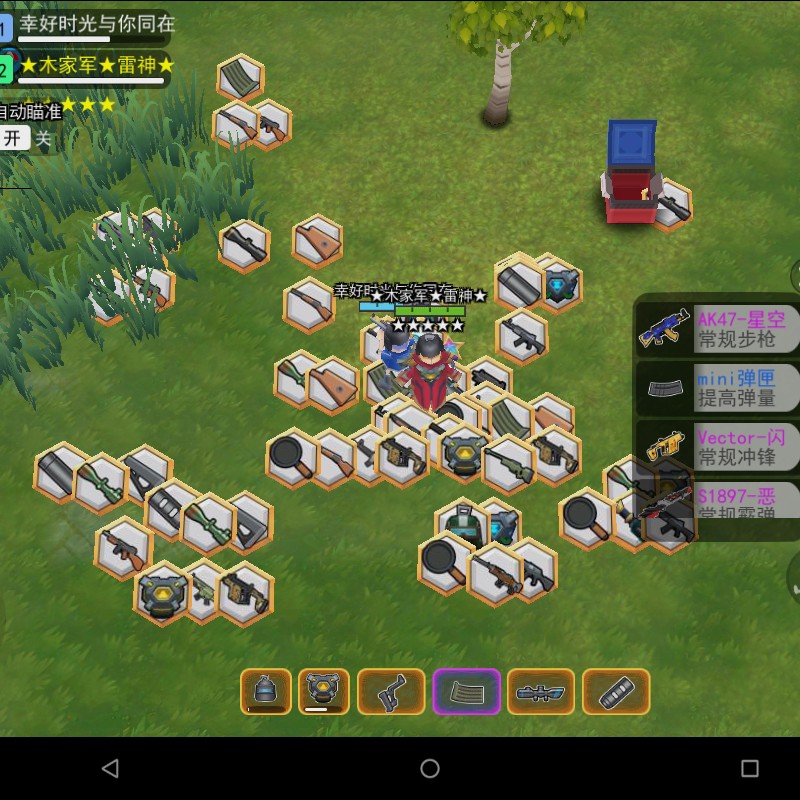
Task: Turn auto-aim off with 关
Action: point(43,140)
